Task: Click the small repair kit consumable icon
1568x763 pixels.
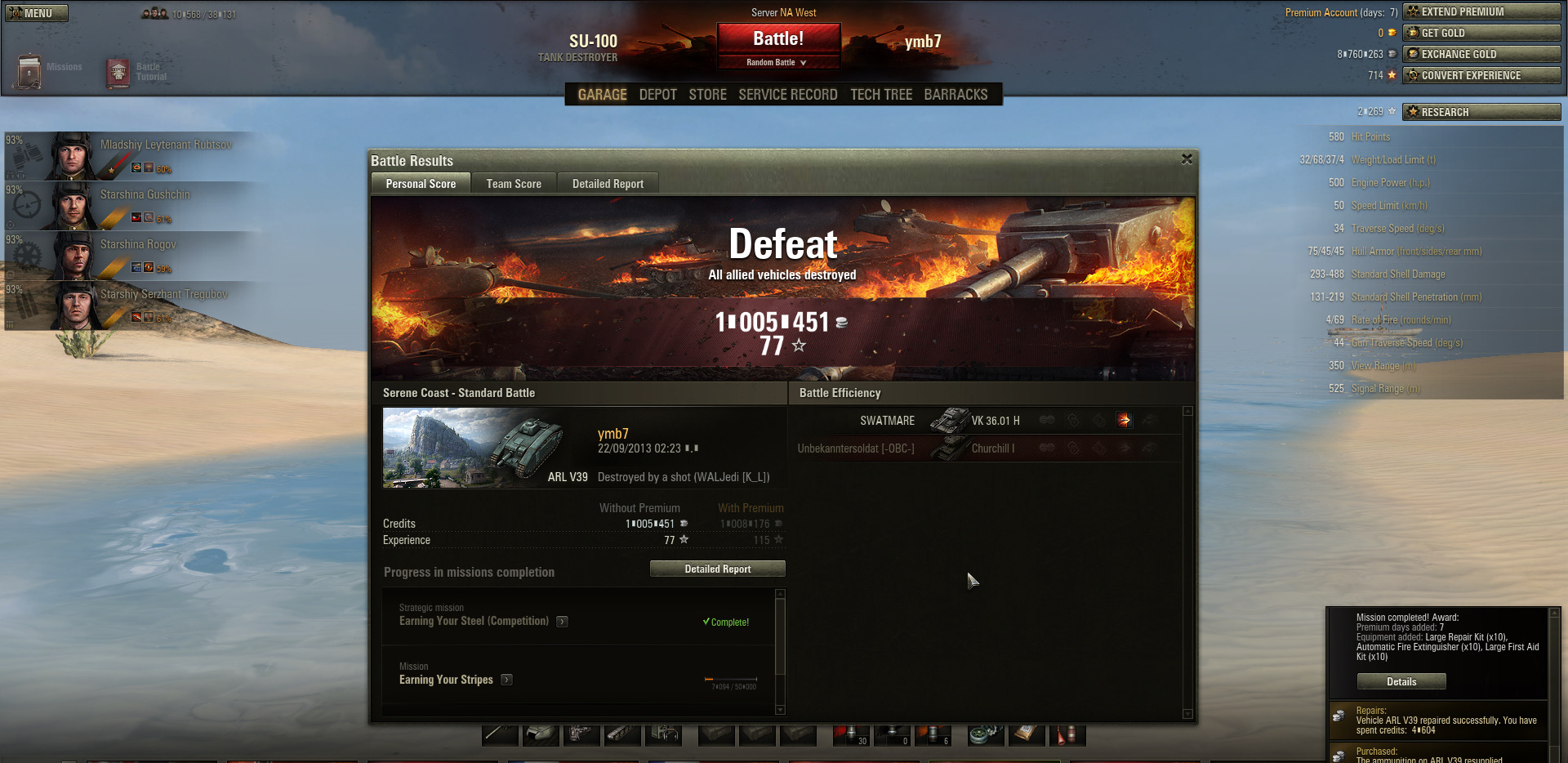Action: click(986, 735)
